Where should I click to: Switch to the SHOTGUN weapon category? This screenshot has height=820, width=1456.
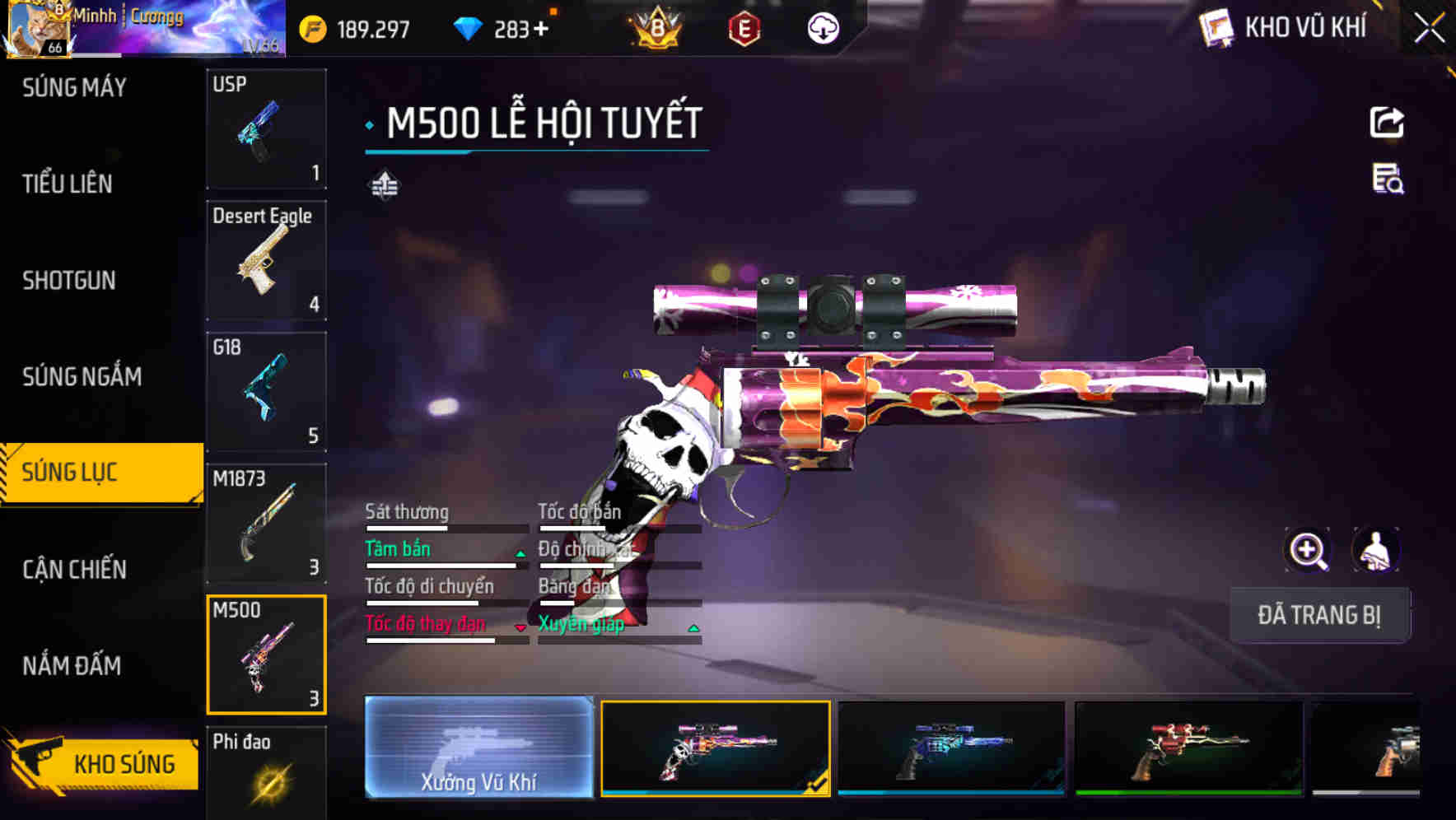point(68,281)
